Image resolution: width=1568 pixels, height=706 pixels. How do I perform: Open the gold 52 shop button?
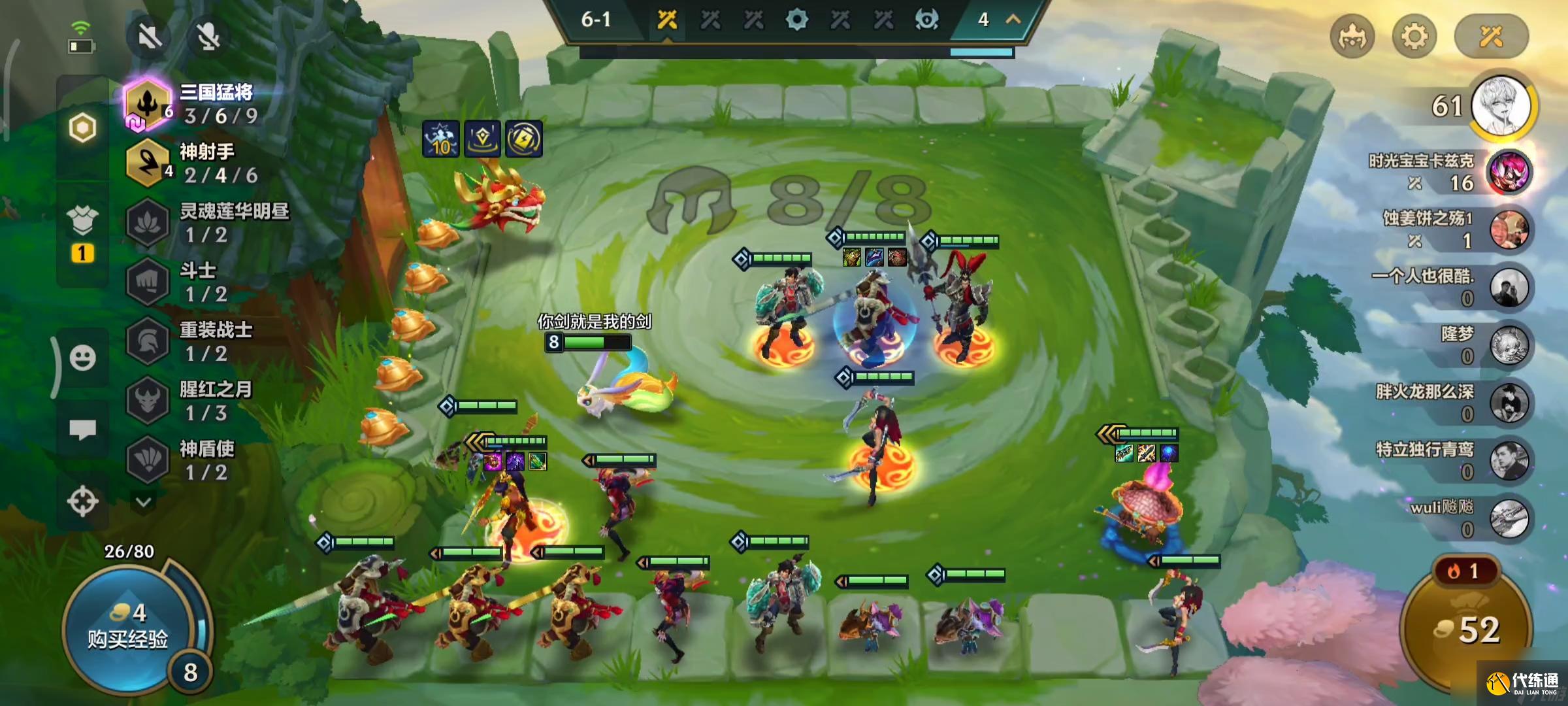click(x=1467, y=629)
